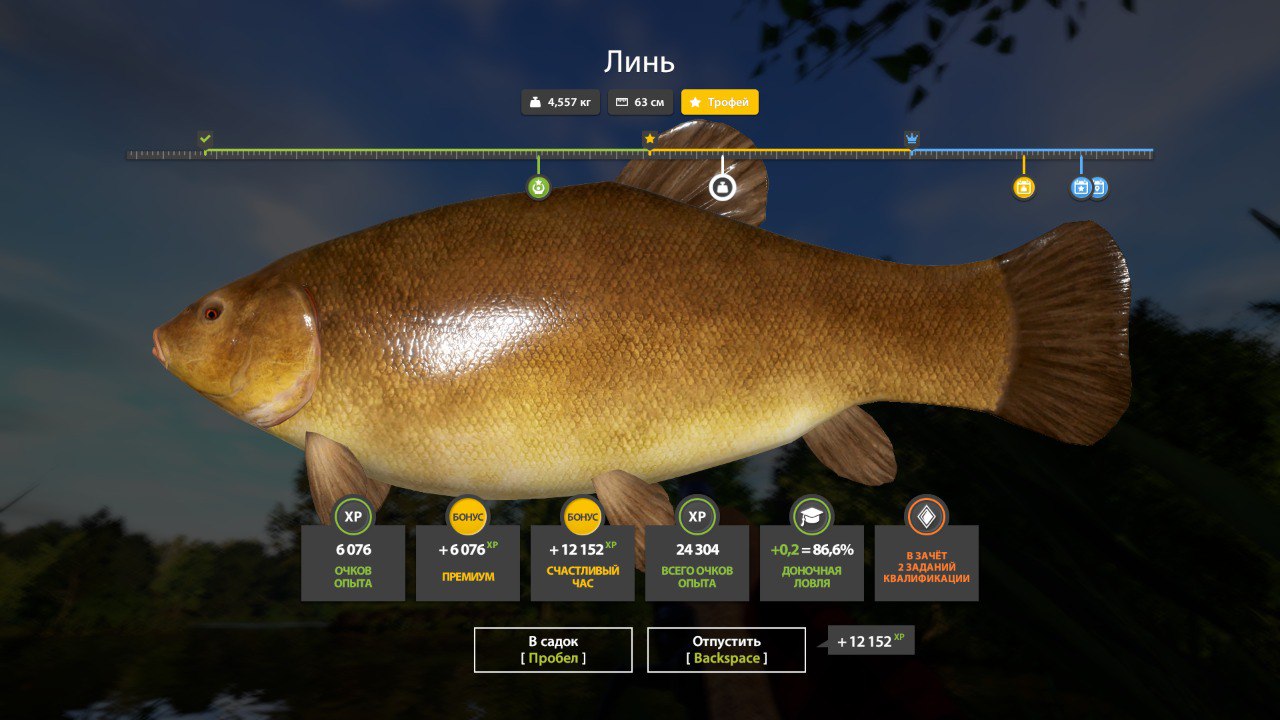This screenshot has height=720, width=1280.
Task: Select the green circle marker on the scale
Action: (x=539, y=187)
